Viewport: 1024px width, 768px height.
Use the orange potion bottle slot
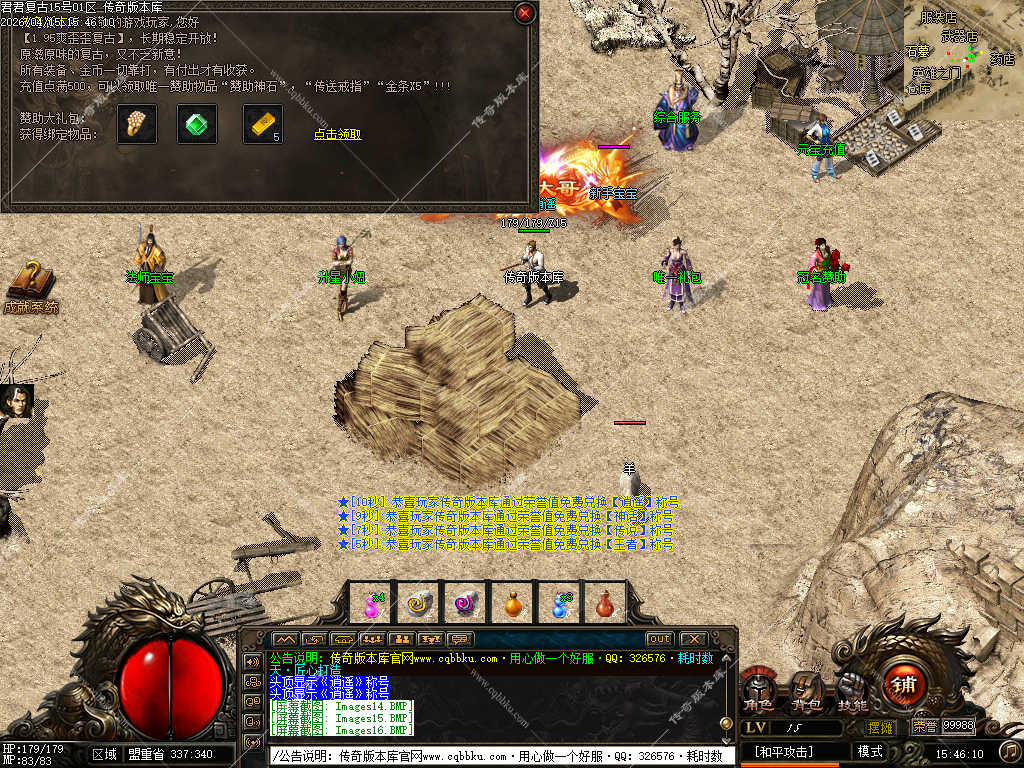(x=513, y=603)
